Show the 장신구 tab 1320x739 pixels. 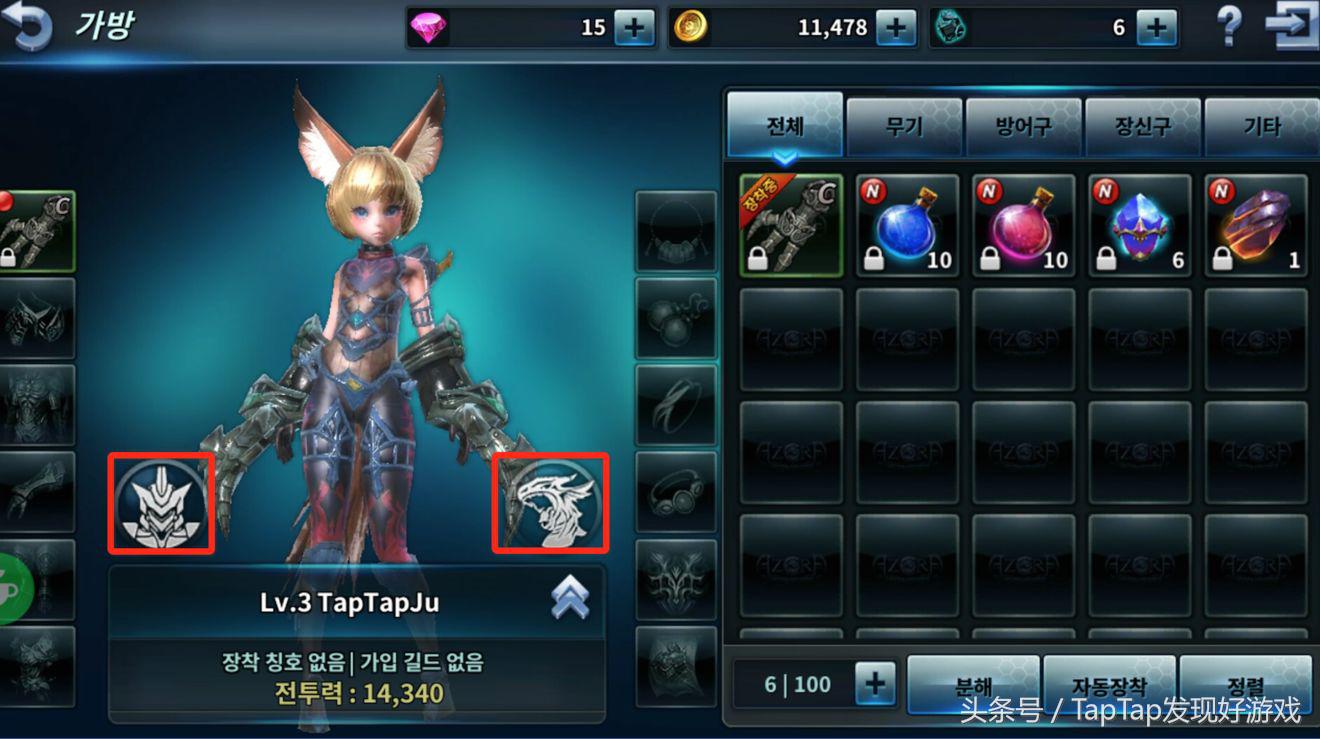[1142, 127]
